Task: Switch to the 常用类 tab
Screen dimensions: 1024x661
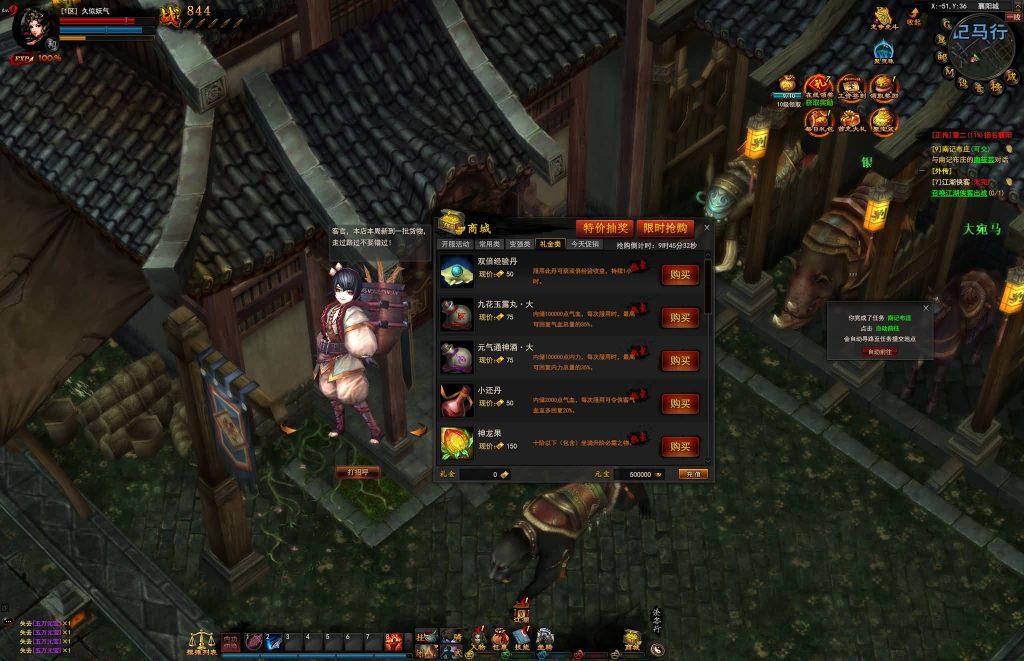Action: 489,244
